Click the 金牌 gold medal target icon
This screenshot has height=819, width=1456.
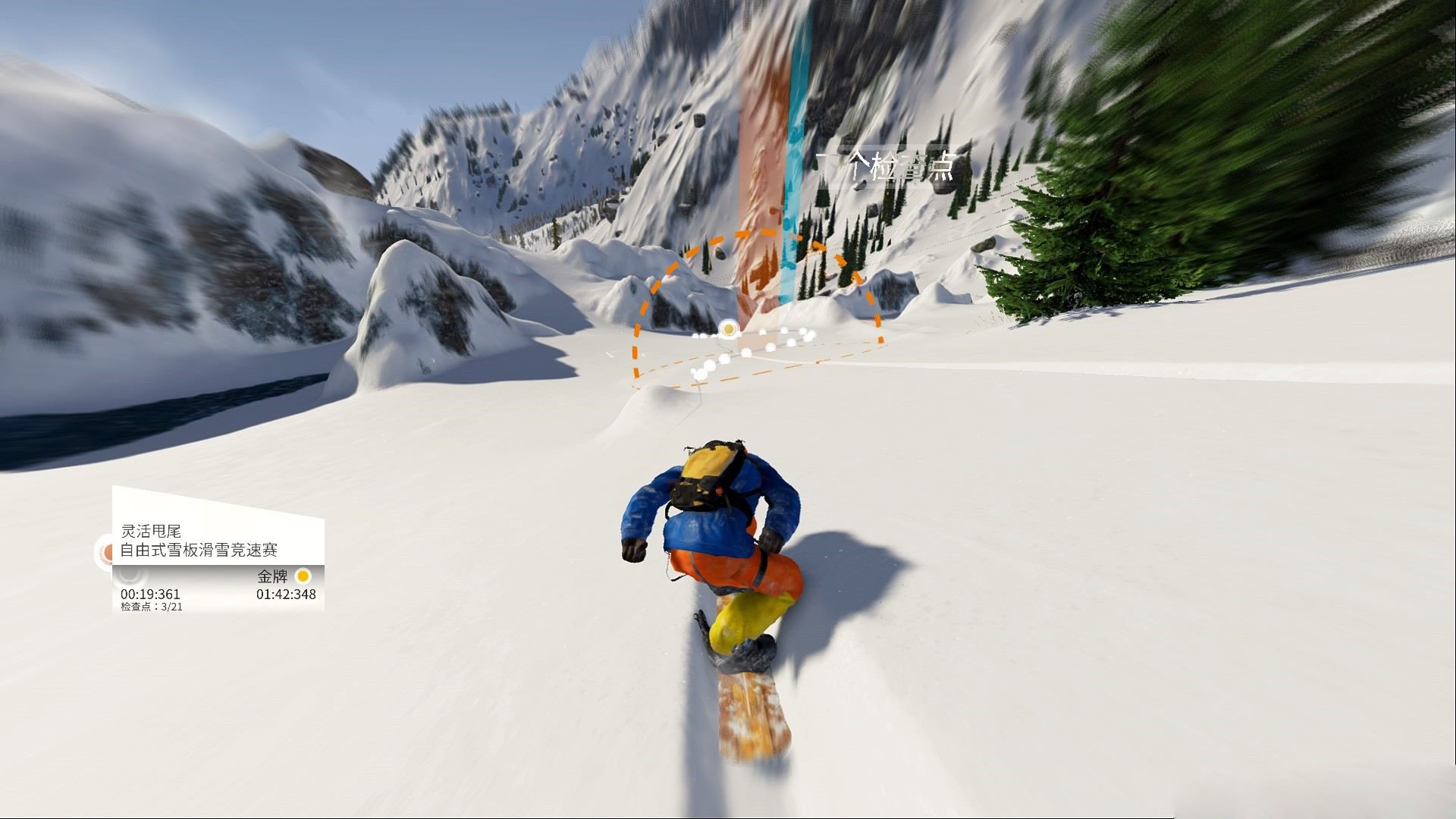303,576
